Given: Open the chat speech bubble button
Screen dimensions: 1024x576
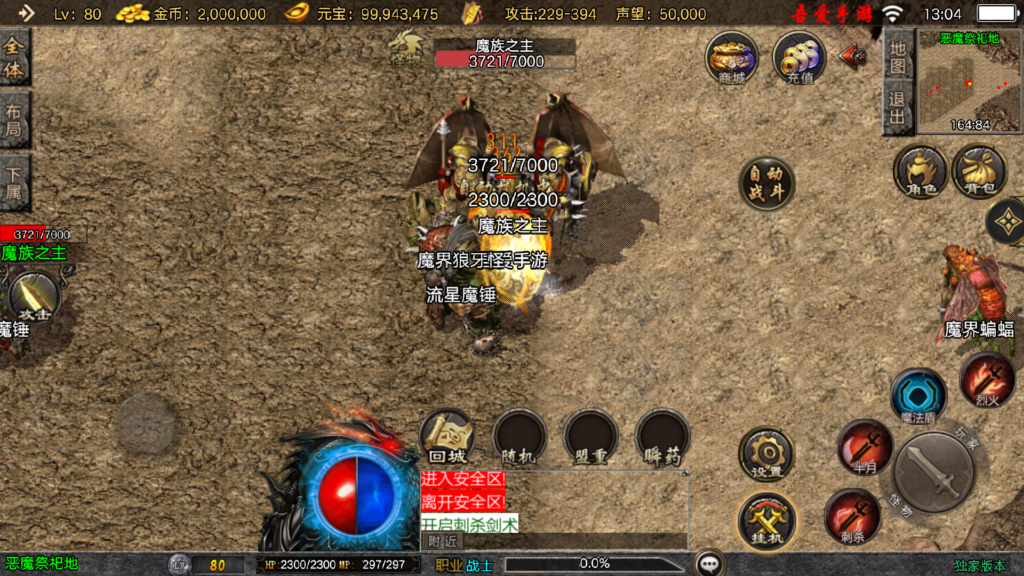Looking at the screenshot, I should [711, 564].
